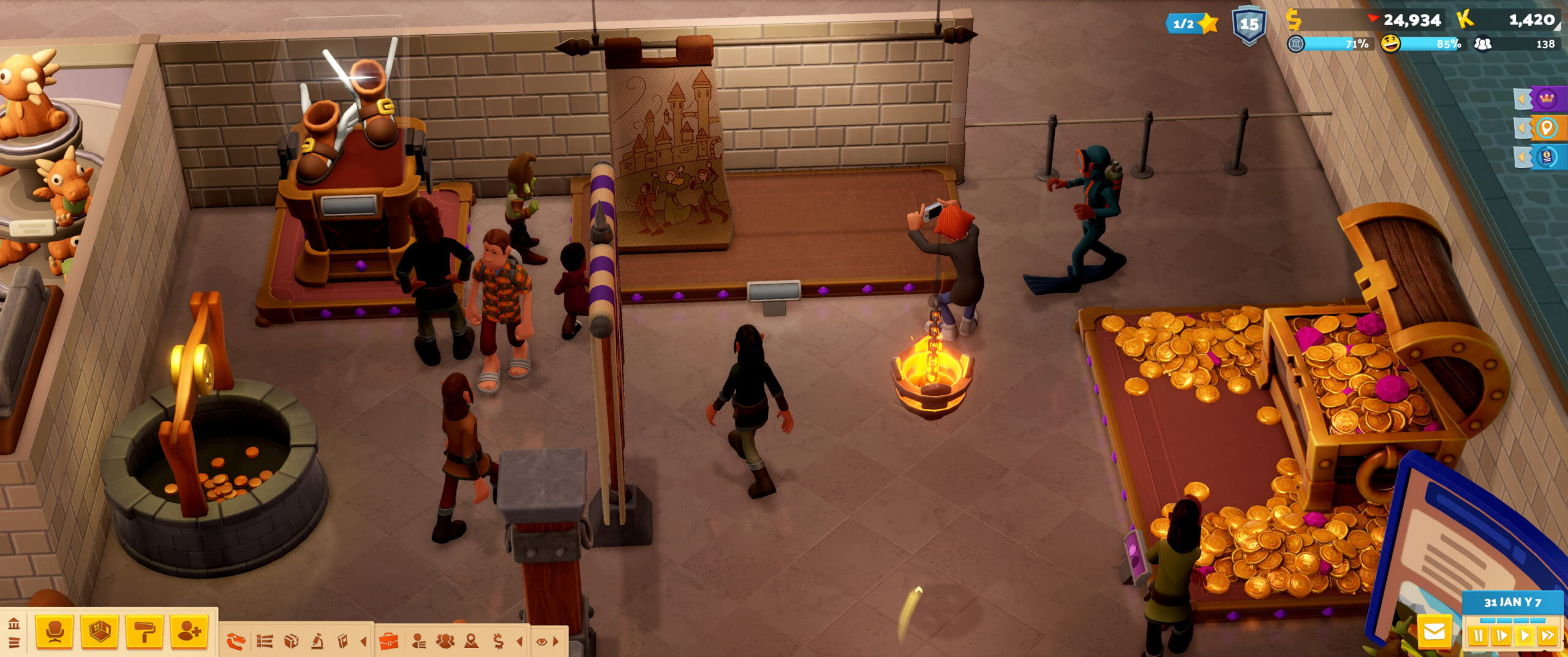Open the envelope mail inbox
This screenshot has height=657, width=1568.
1434,632
